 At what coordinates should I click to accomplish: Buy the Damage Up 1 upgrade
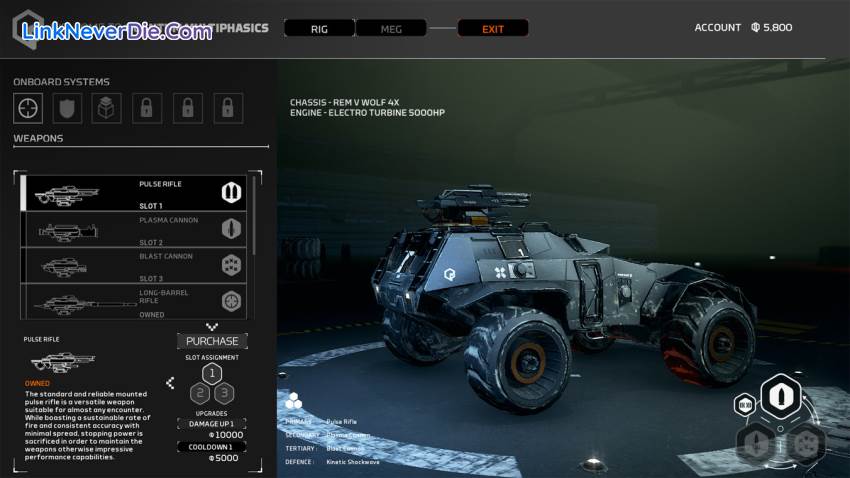(212, 424)
